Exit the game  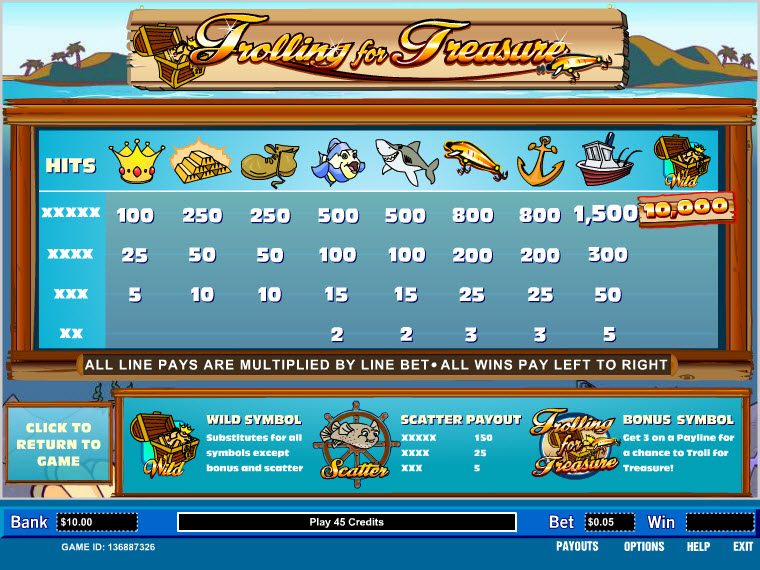pyautogui.click(x=743, y=547)
